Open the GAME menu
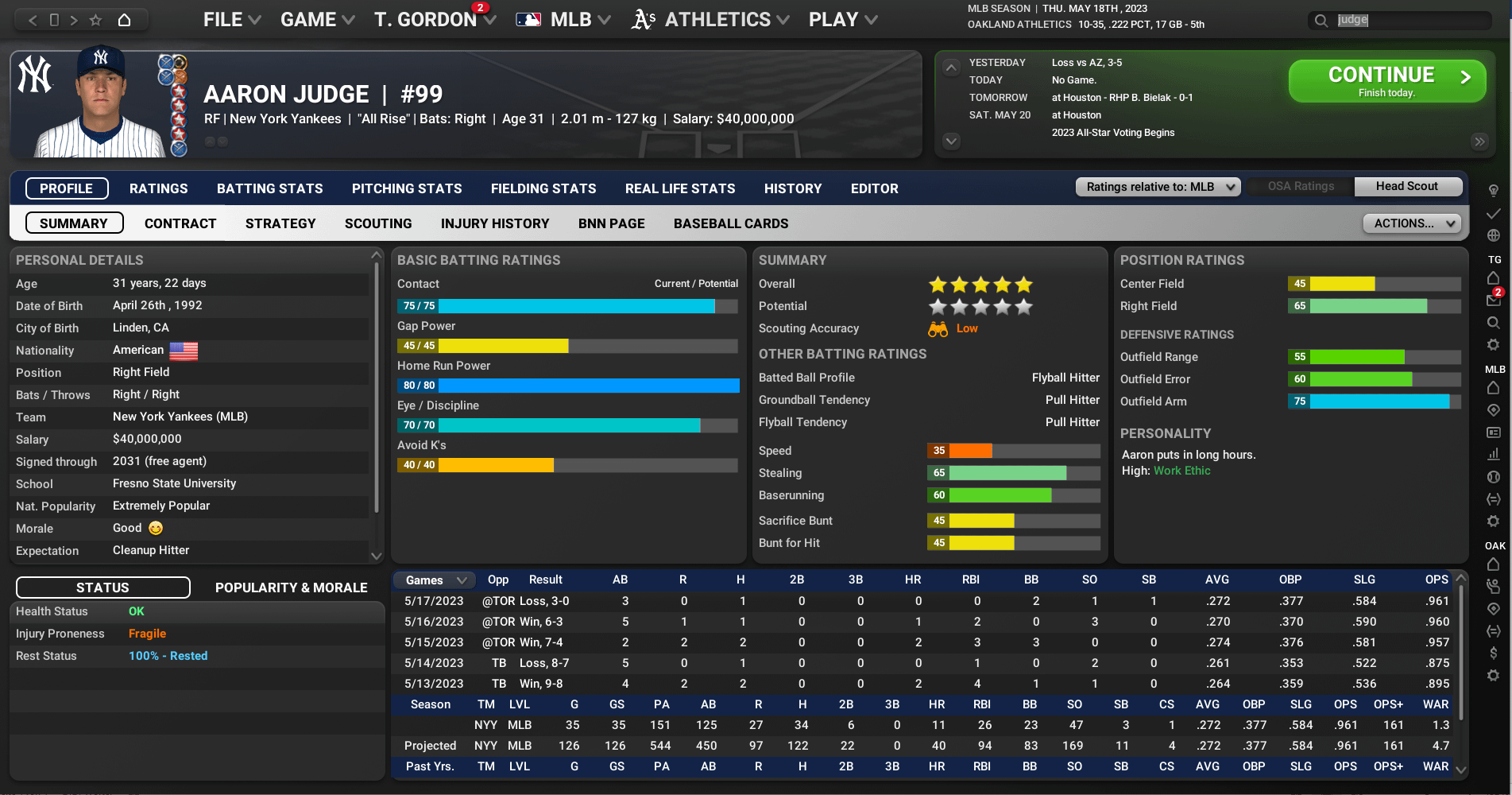 [317, 20]
